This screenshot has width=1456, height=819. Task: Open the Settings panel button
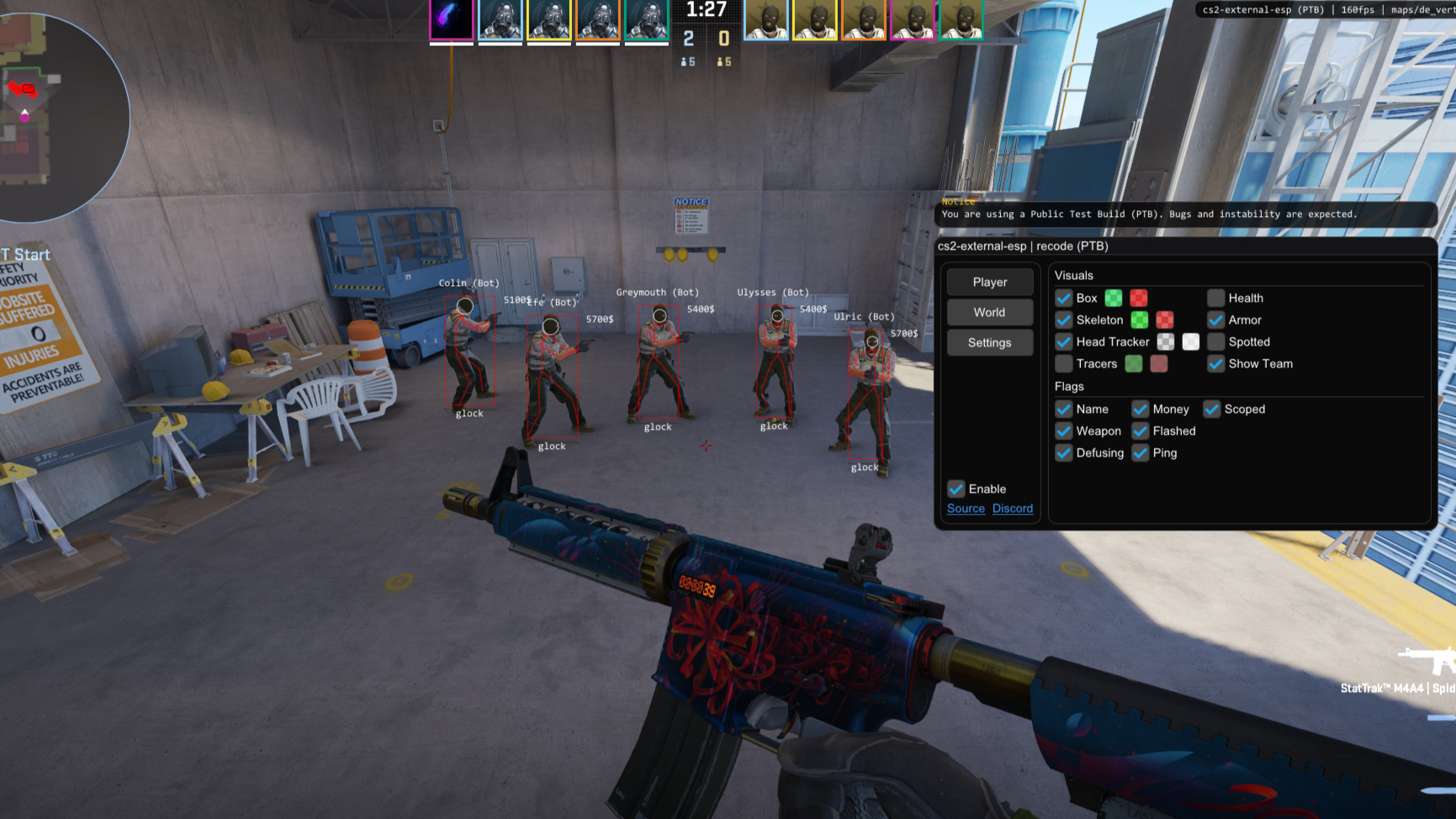coord(989,342)
